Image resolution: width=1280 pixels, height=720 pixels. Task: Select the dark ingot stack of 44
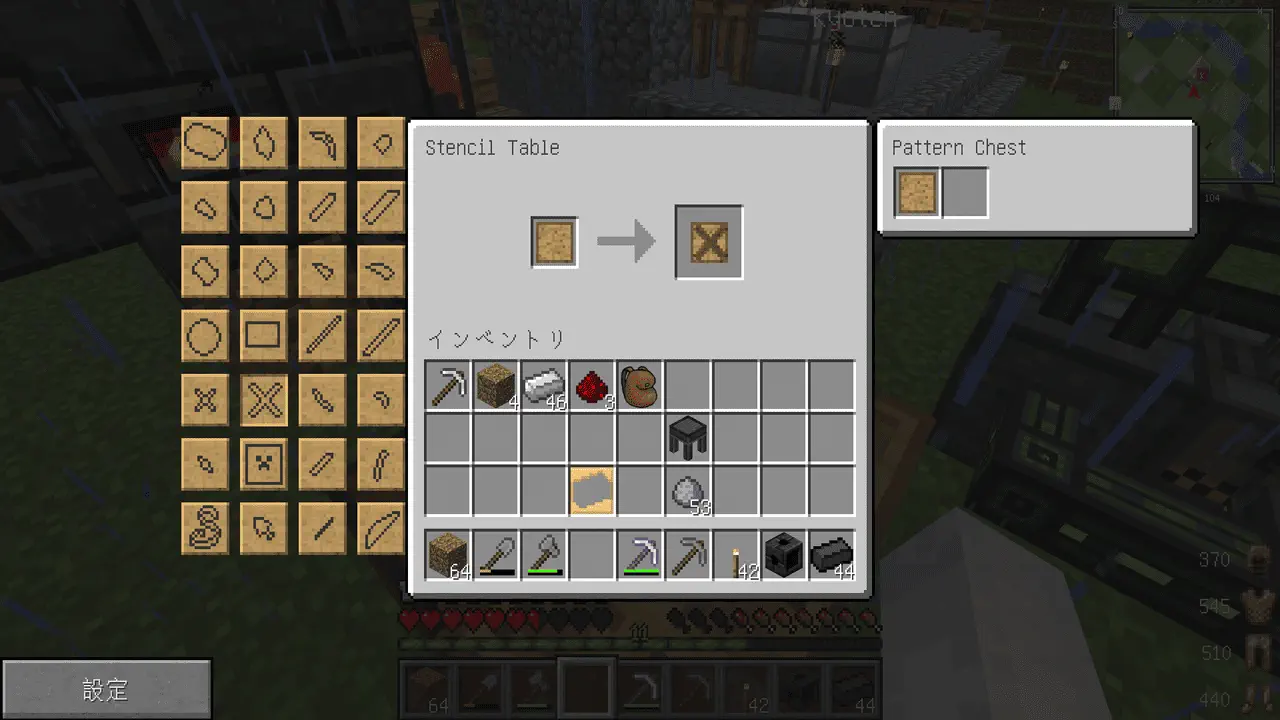pos(832,556)
